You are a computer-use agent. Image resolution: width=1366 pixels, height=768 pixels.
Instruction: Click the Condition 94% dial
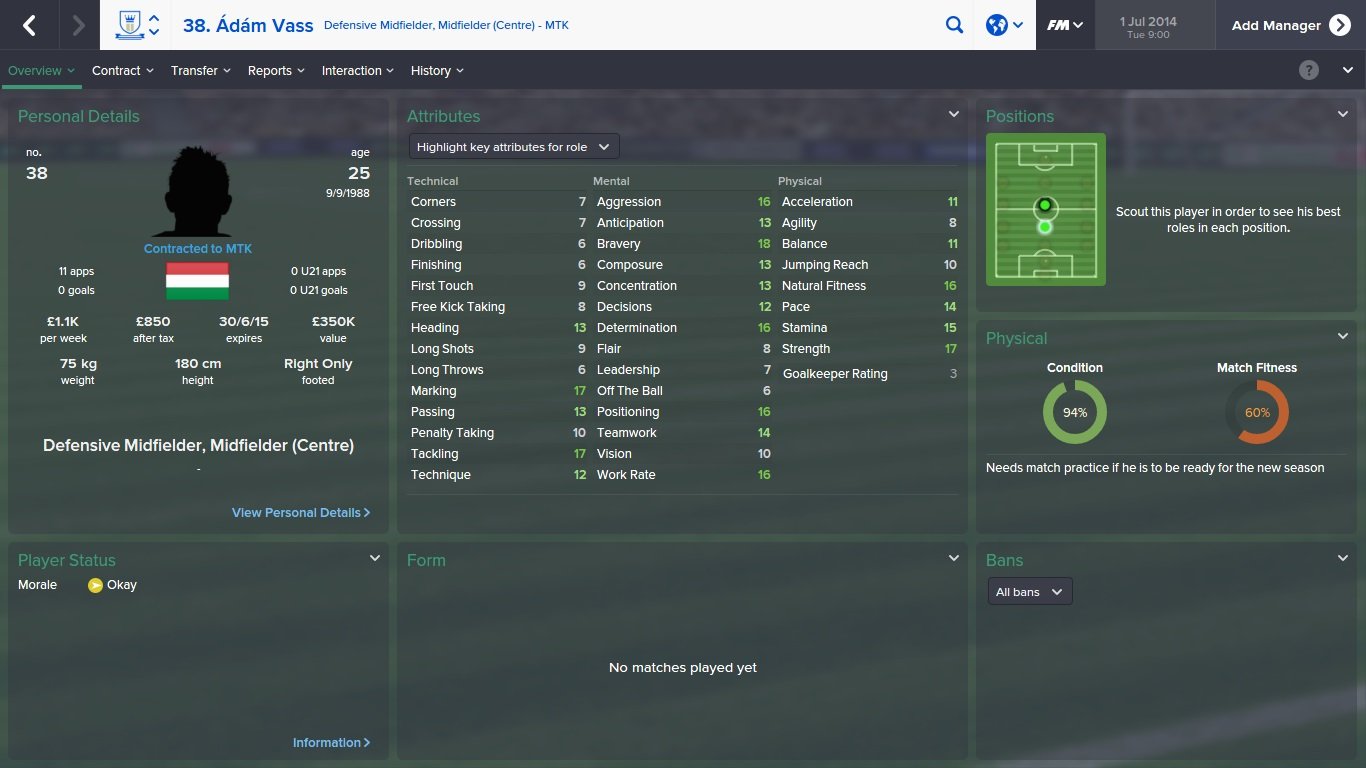click(1074, 410)
